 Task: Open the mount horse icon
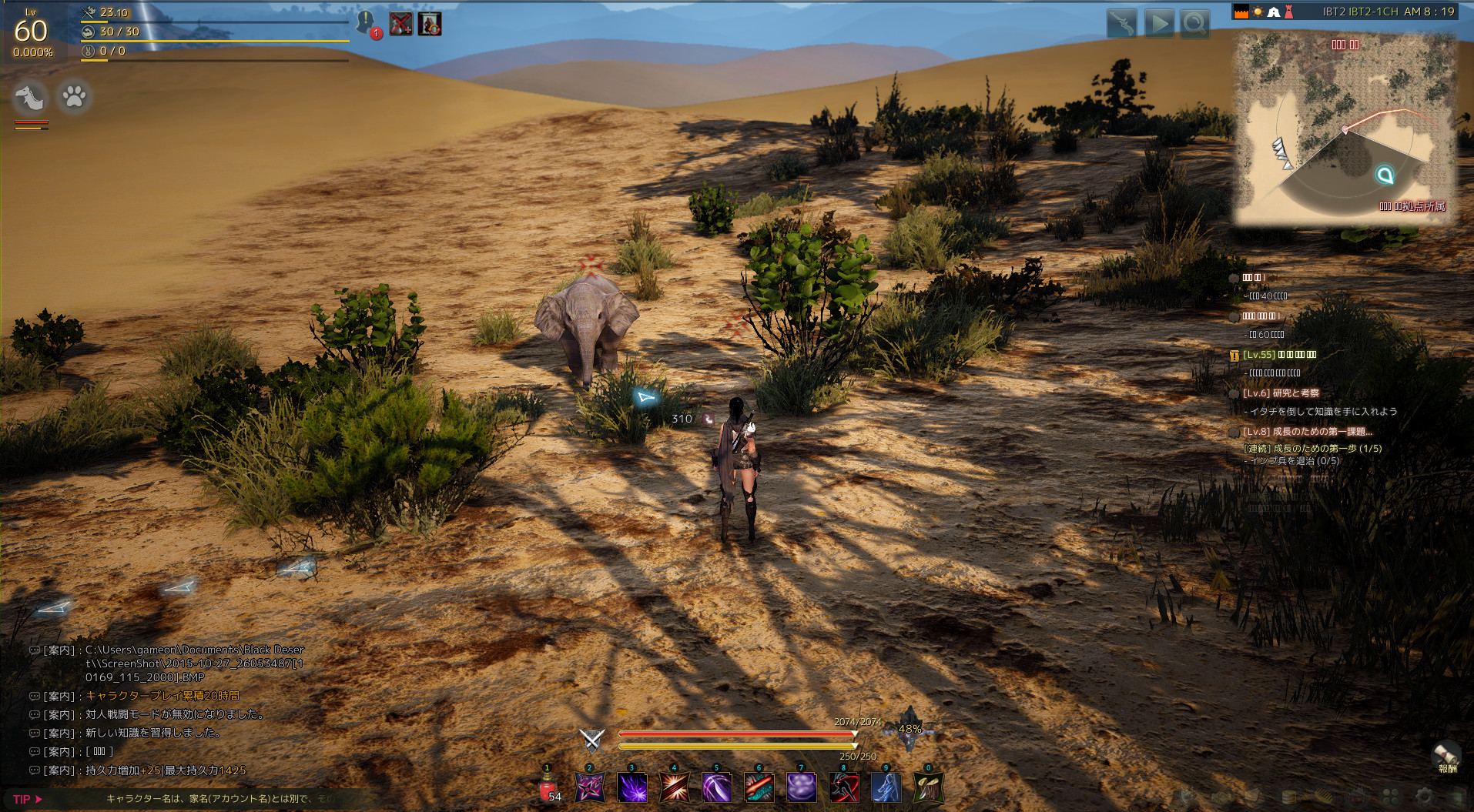tap(32, 97)
